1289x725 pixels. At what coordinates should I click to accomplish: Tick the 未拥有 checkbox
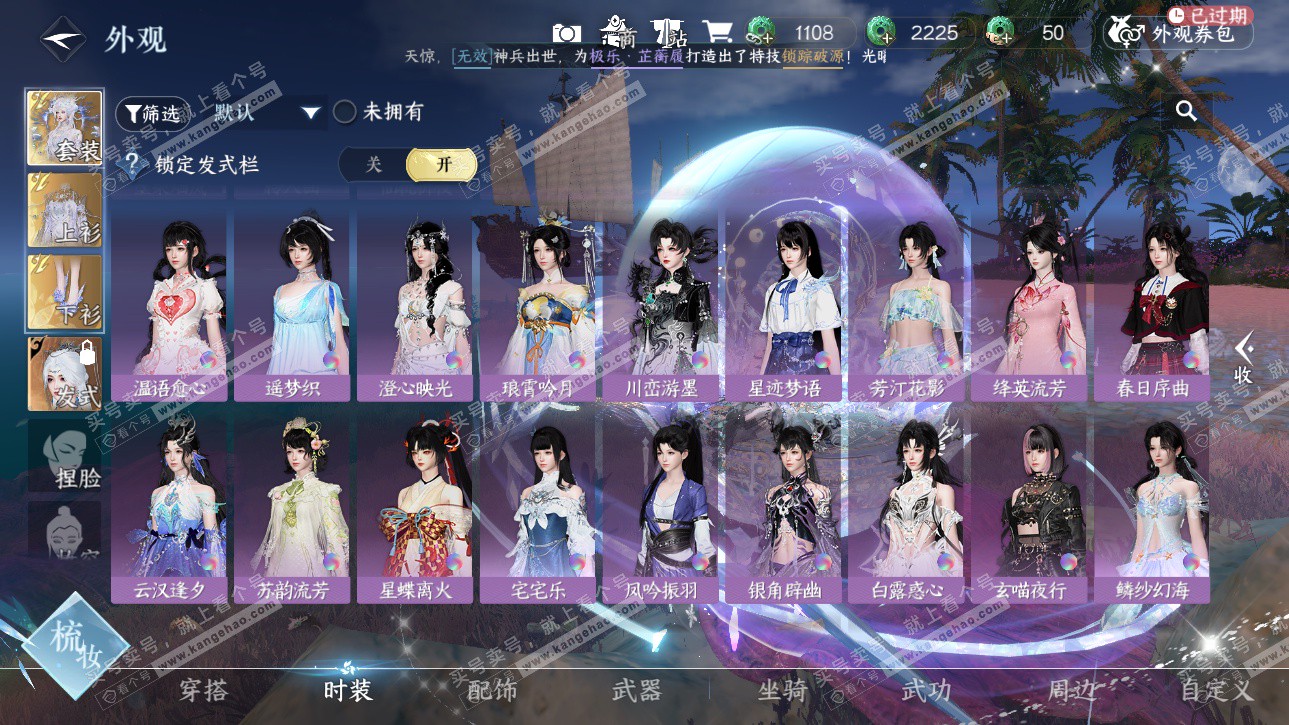click(345, 112)
